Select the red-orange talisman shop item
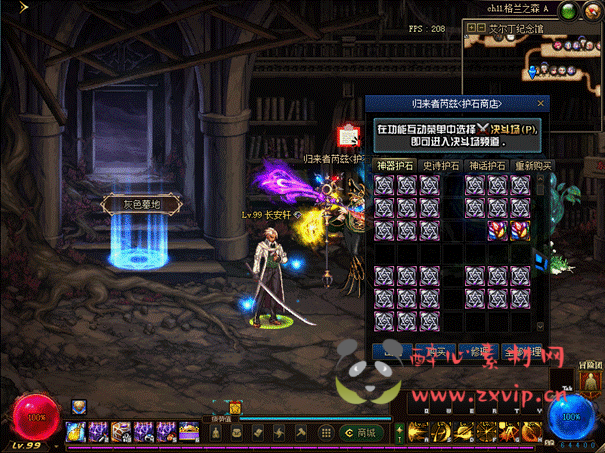605x453 pixels. [497, 230]
